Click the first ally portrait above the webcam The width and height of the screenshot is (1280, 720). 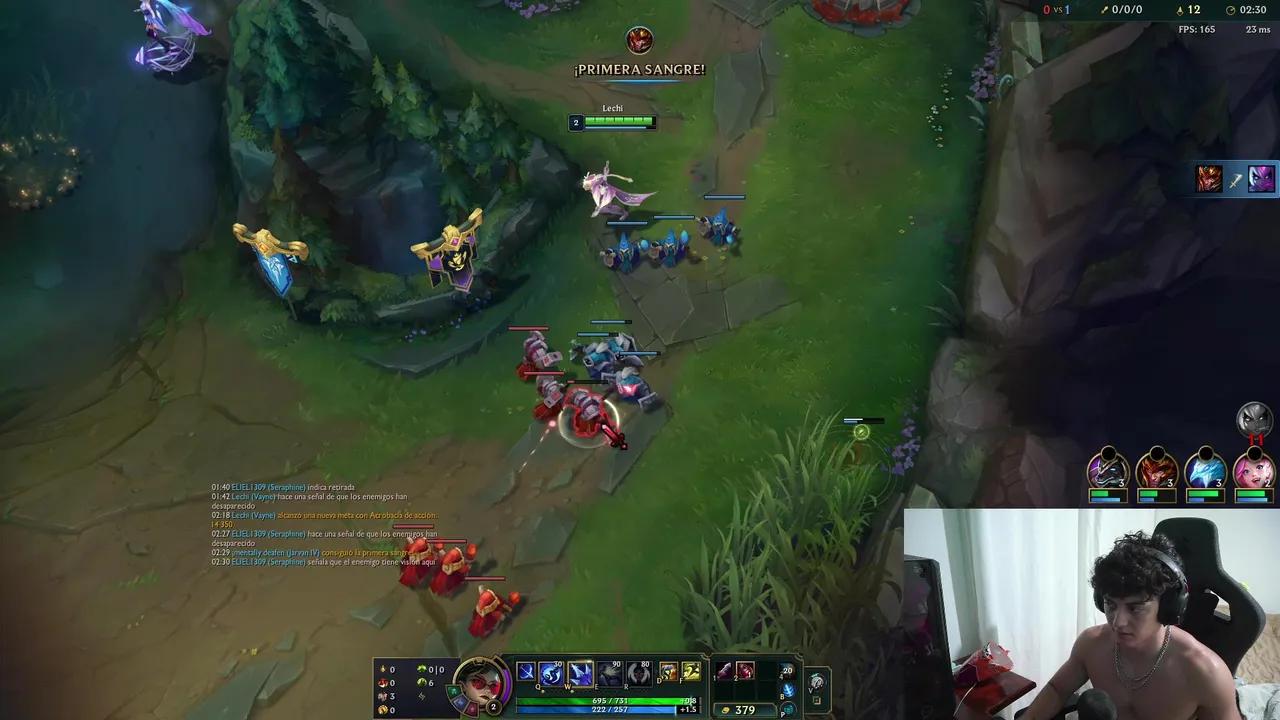click(1107, 470)
